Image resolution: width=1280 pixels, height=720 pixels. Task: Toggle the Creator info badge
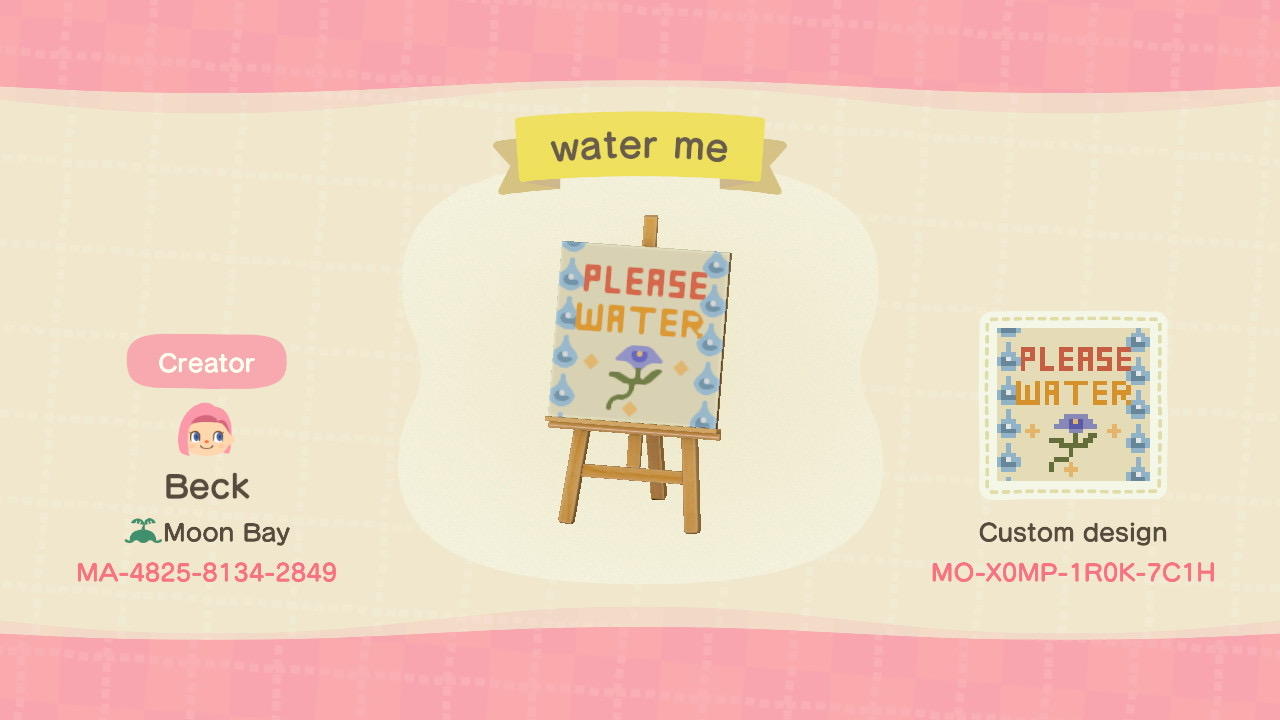(206, 362)
